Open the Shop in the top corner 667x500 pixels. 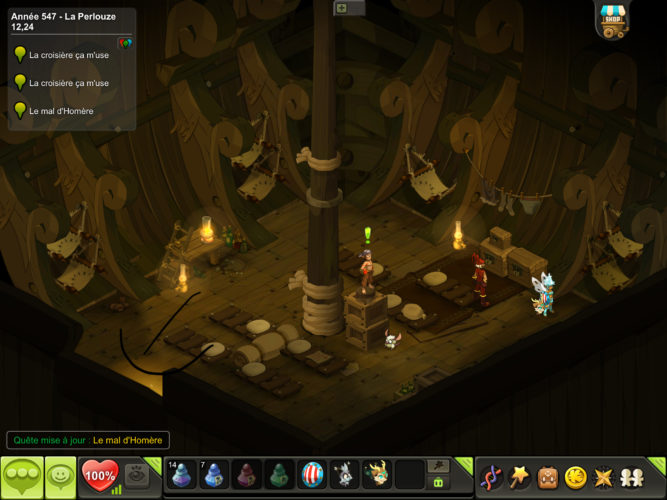(611, 19)
